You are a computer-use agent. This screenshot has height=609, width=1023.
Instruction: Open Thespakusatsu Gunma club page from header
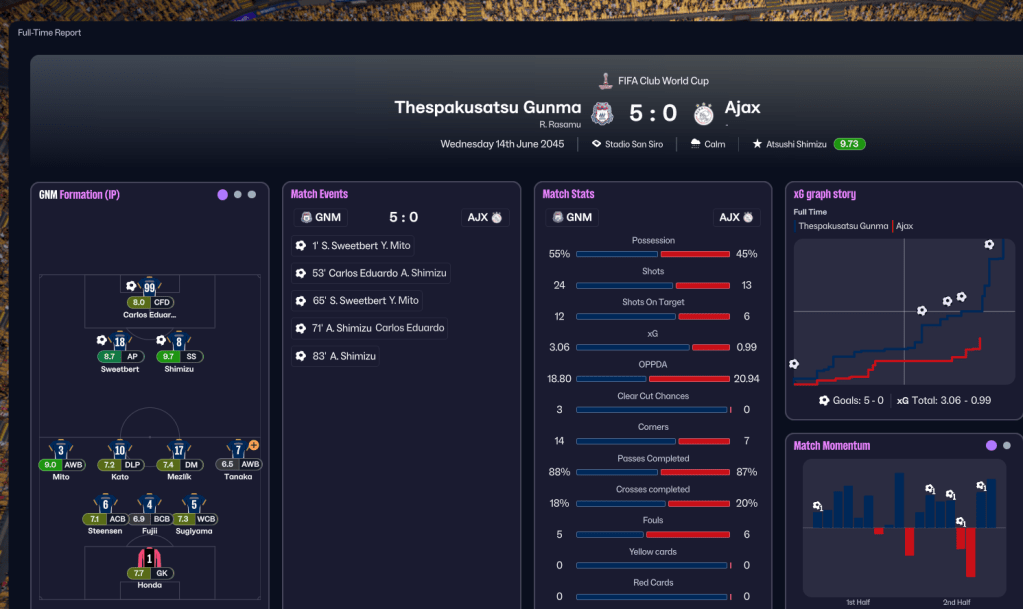pyautogui.click(x=487, y=108)
